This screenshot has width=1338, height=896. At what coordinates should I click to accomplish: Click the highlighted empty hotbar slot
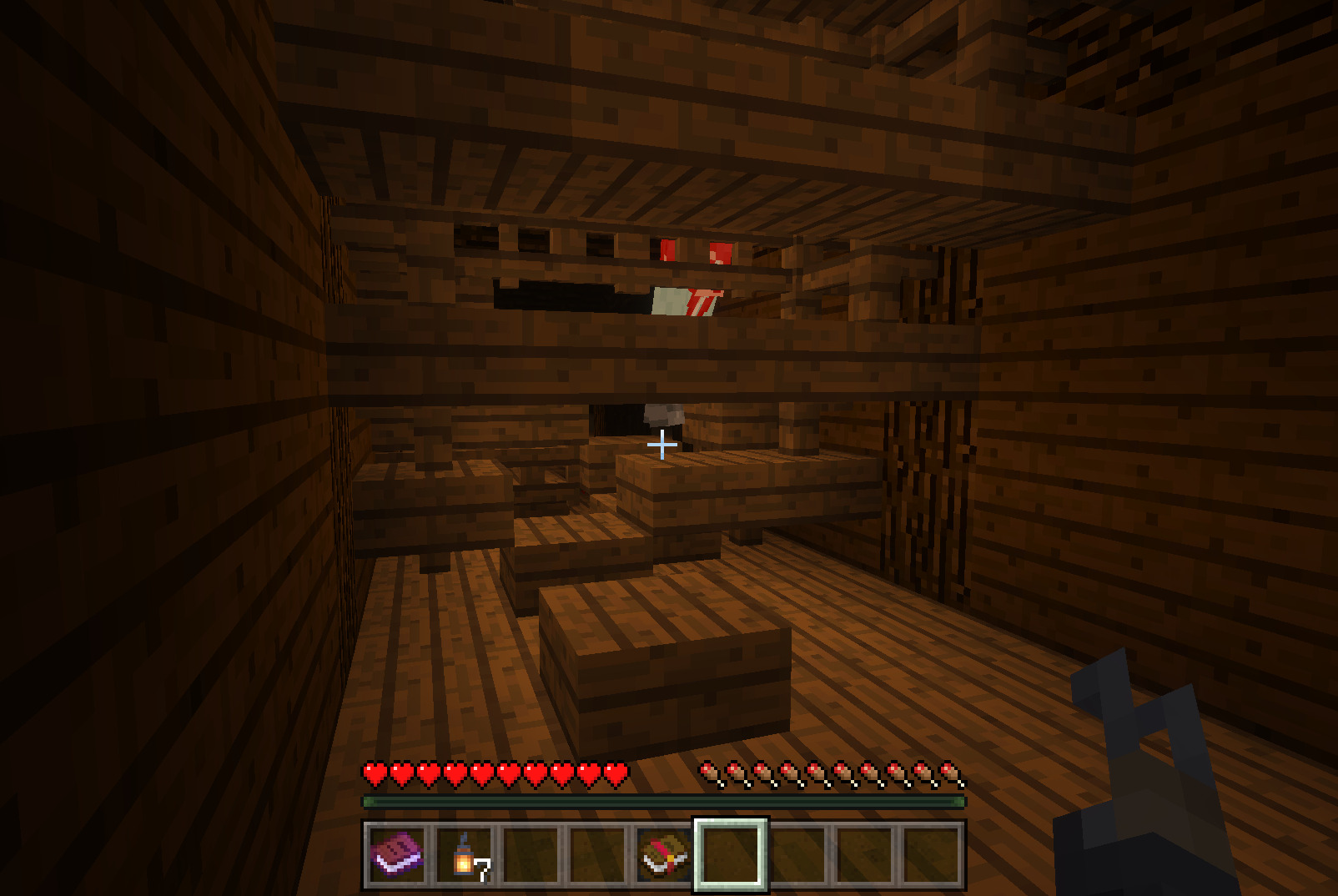click(731, 855)
